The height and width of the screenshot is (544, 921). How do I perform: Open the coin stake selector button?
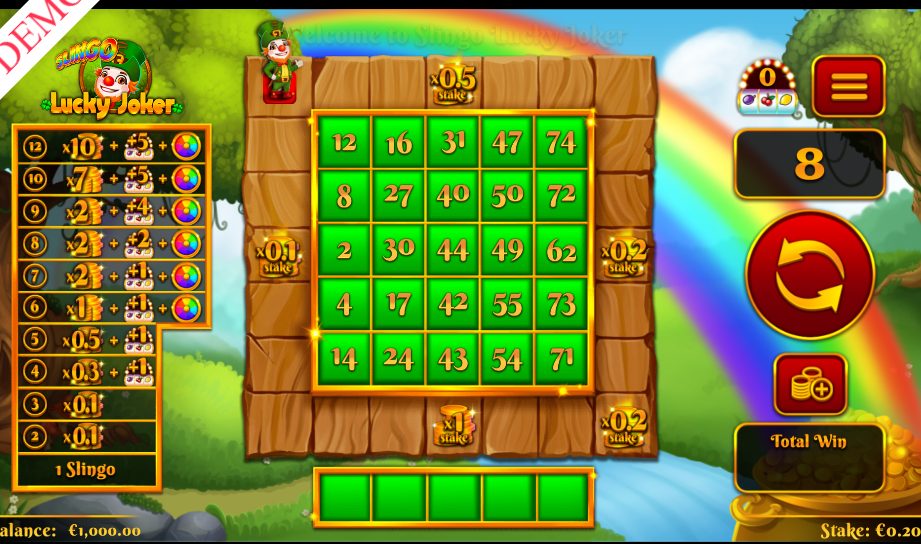coord(810,385)
